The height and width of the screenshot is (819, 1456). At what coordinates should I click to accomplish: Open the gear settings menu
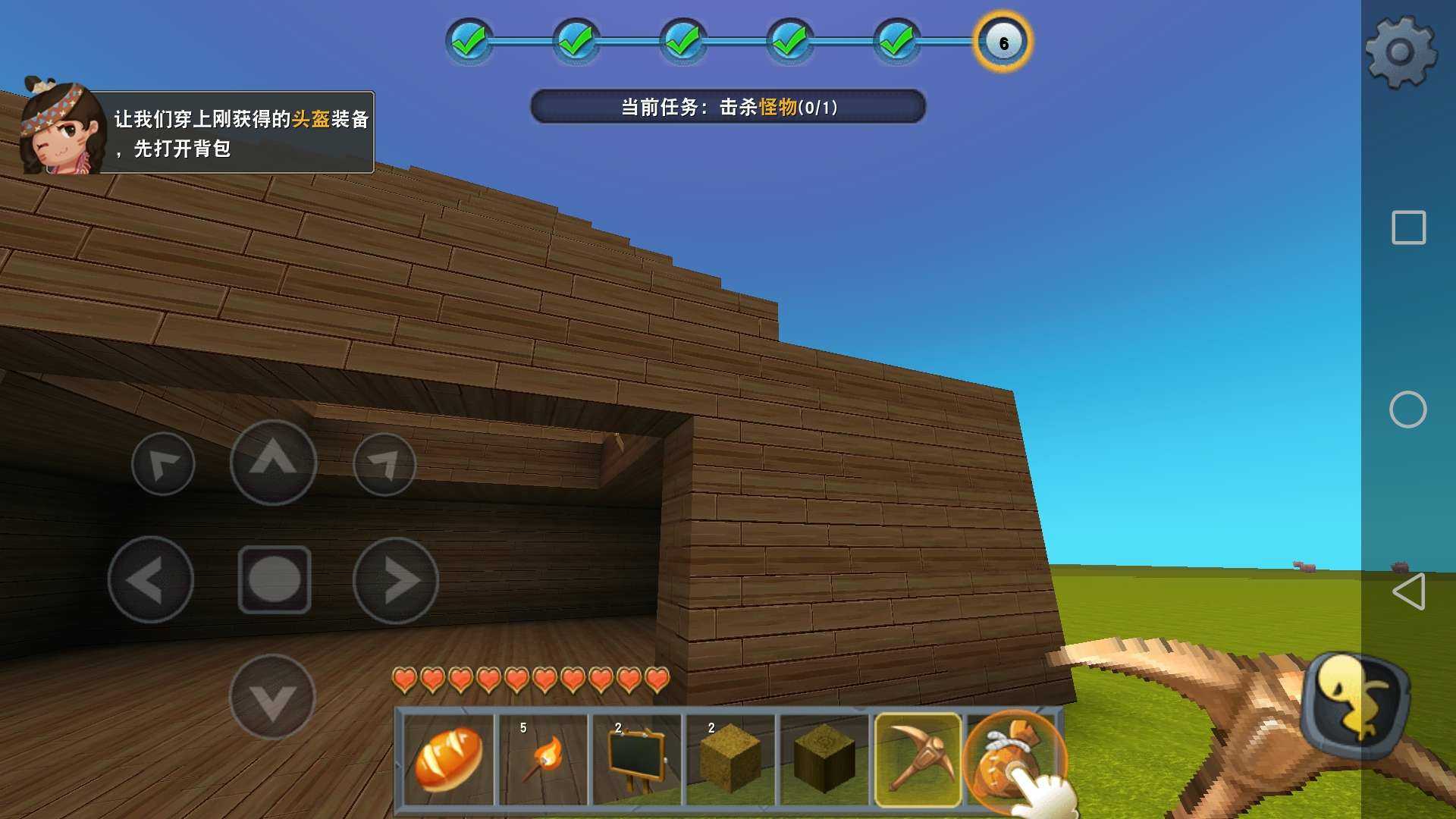point(1400,52)
